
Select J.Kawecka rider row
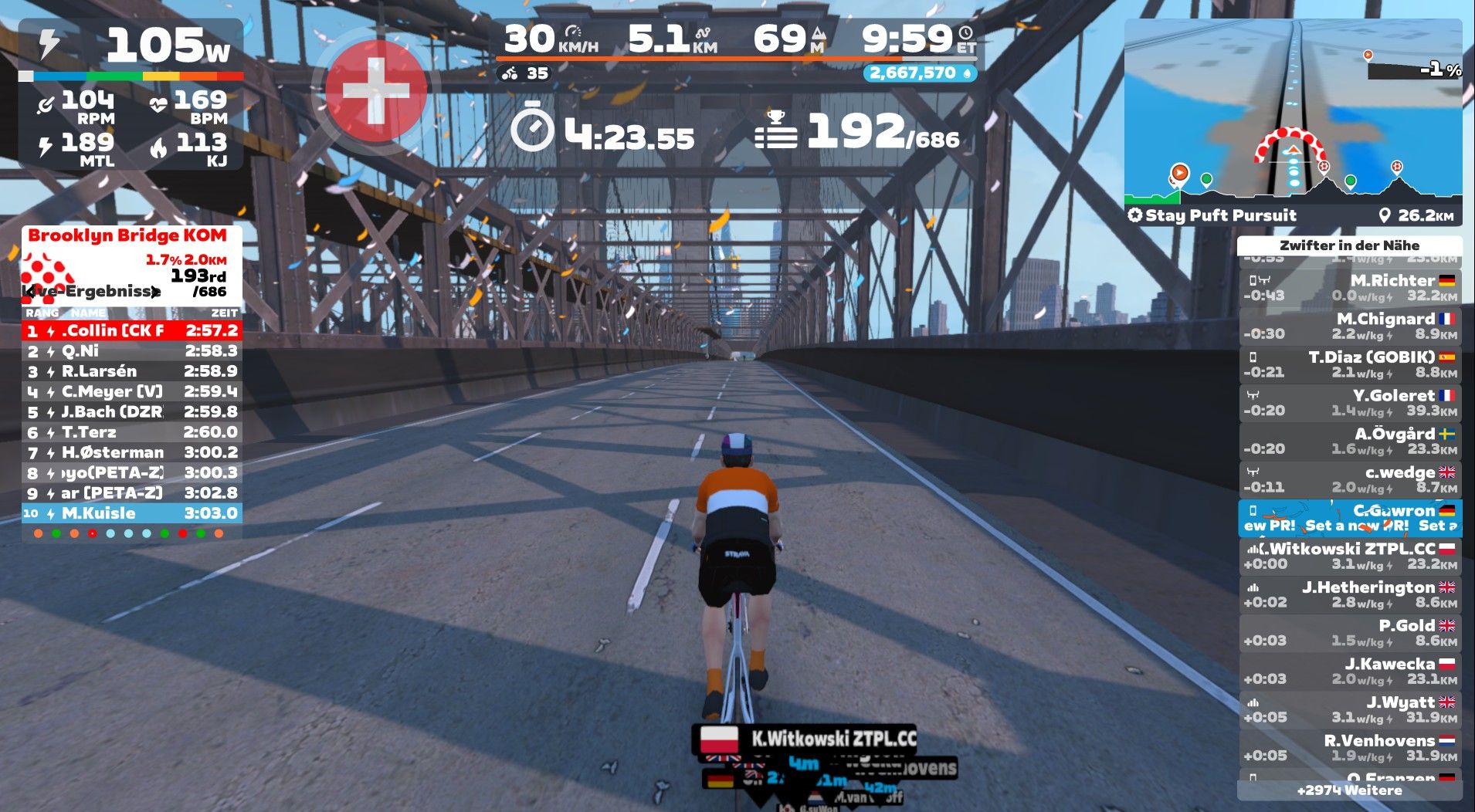1349,671
